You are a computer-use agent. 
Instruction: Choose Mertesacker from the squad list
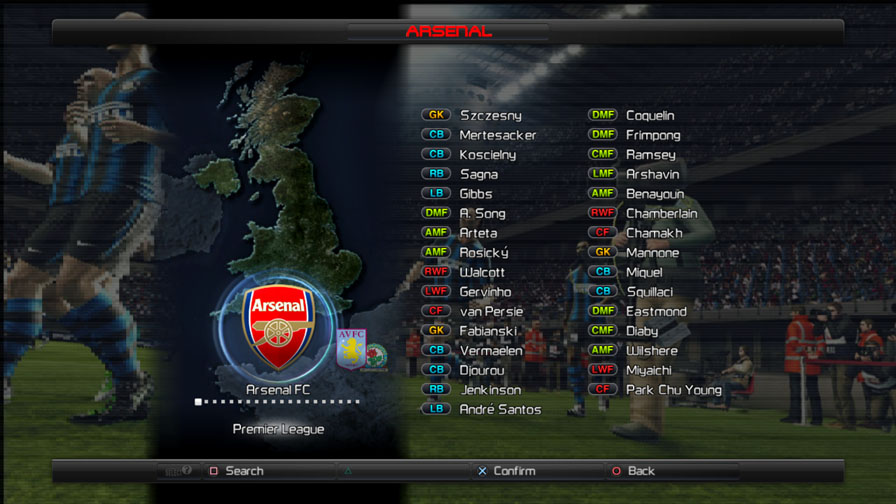pos(497,135)
